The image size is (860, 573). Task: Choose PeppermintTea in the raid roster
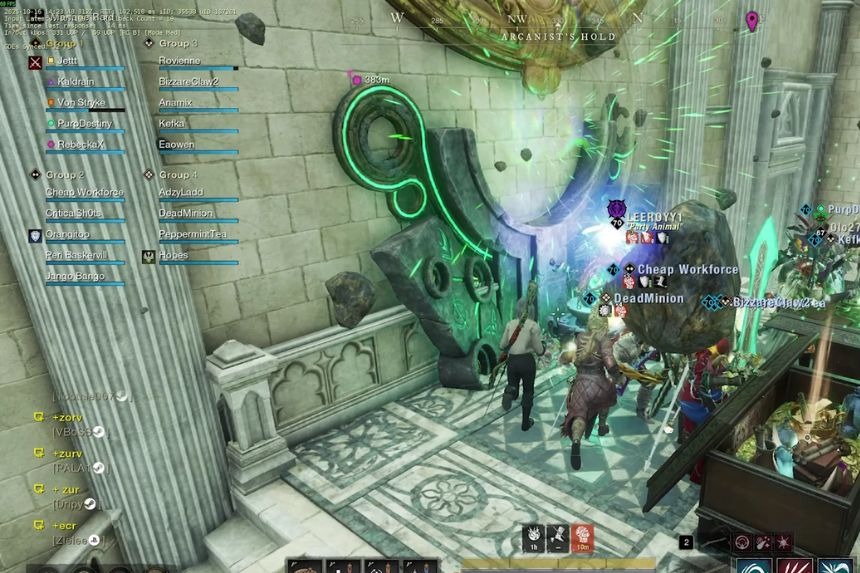click(192, 235)
